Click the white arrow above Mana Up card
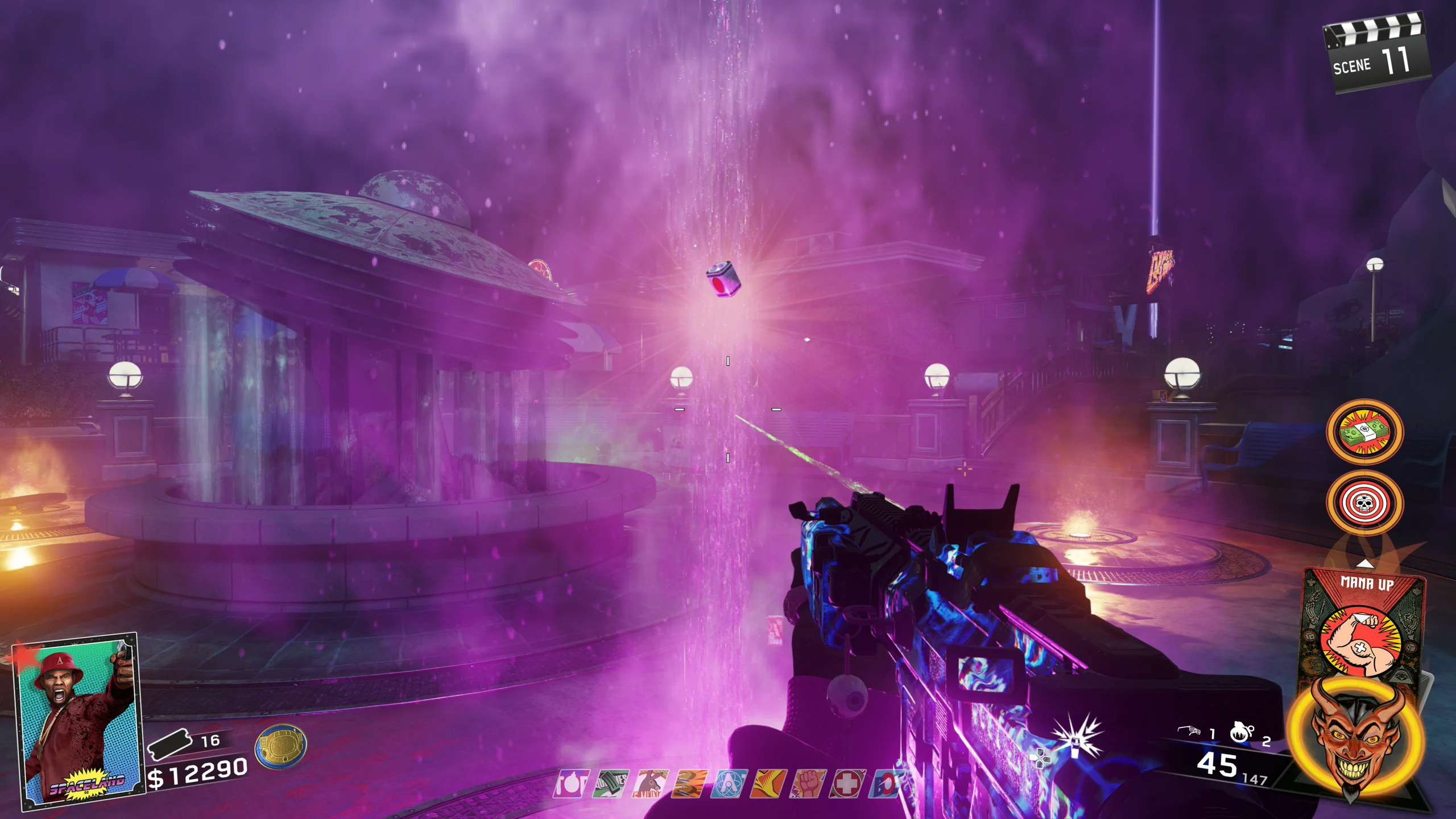The image size is (1456, 819). click(1365, 564)
